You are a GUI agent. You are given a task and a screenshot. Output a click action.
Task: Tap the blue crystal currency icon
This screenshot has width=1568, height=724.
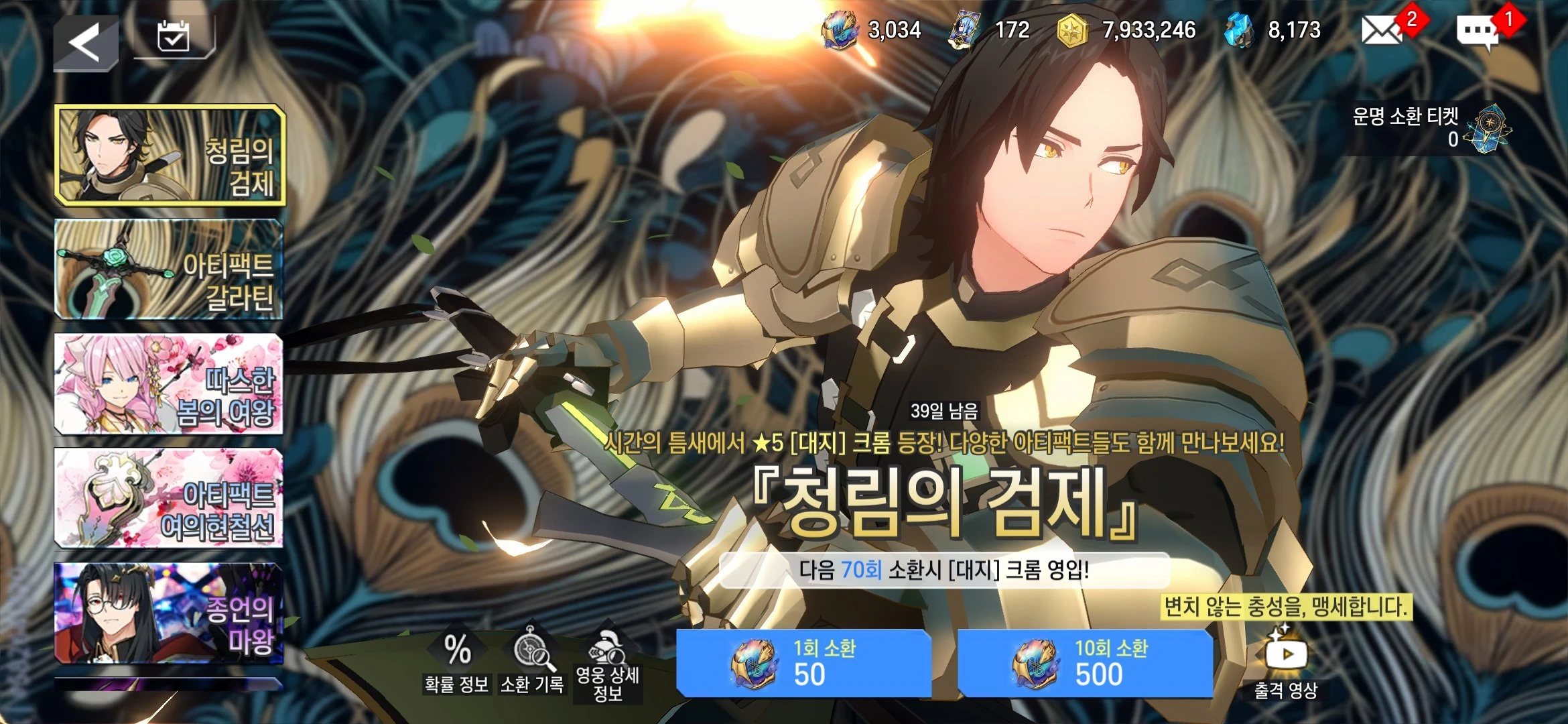point(1238,30)
